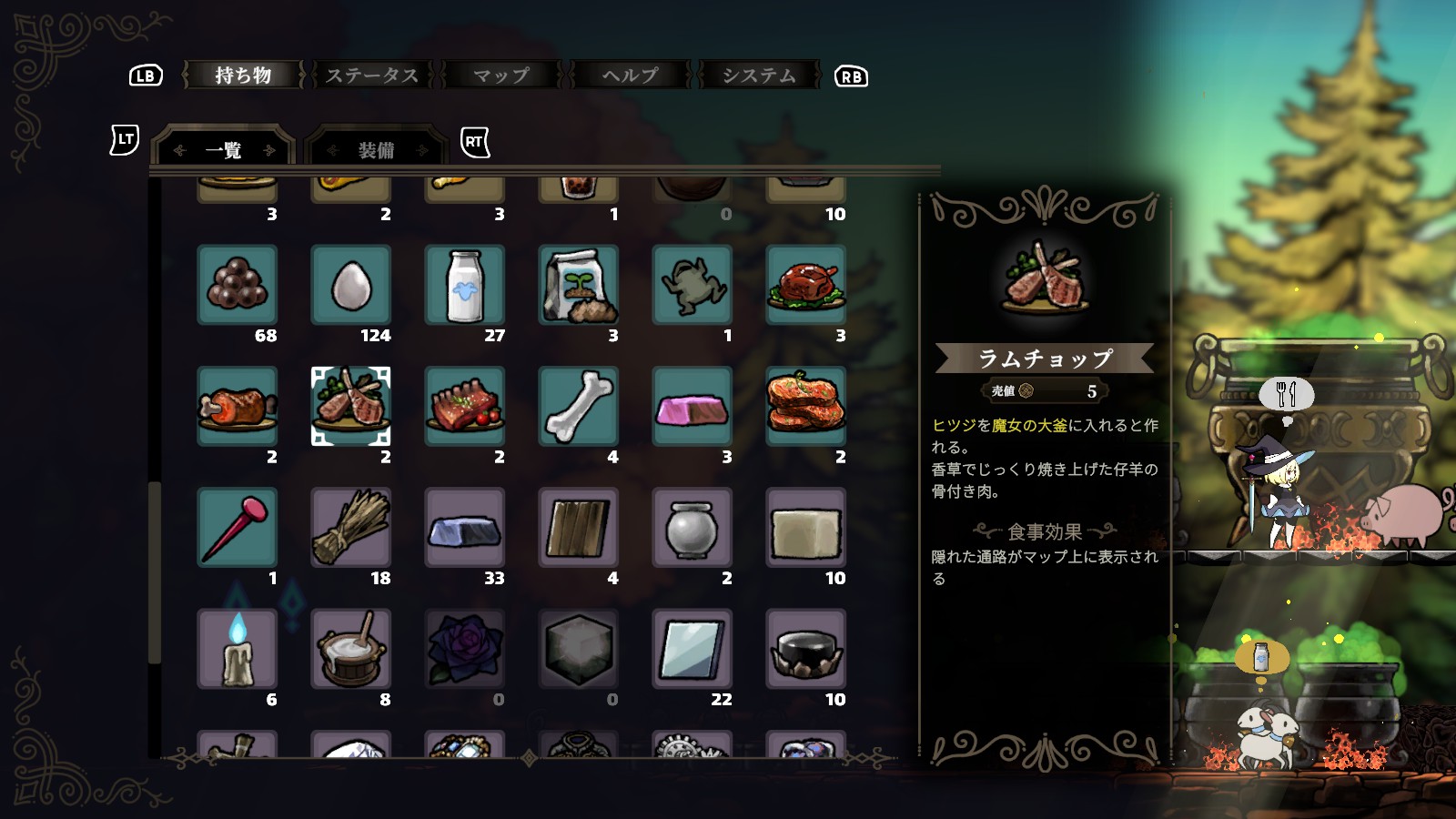
Task: Select the 持ち物 tab
Action: 243,76
